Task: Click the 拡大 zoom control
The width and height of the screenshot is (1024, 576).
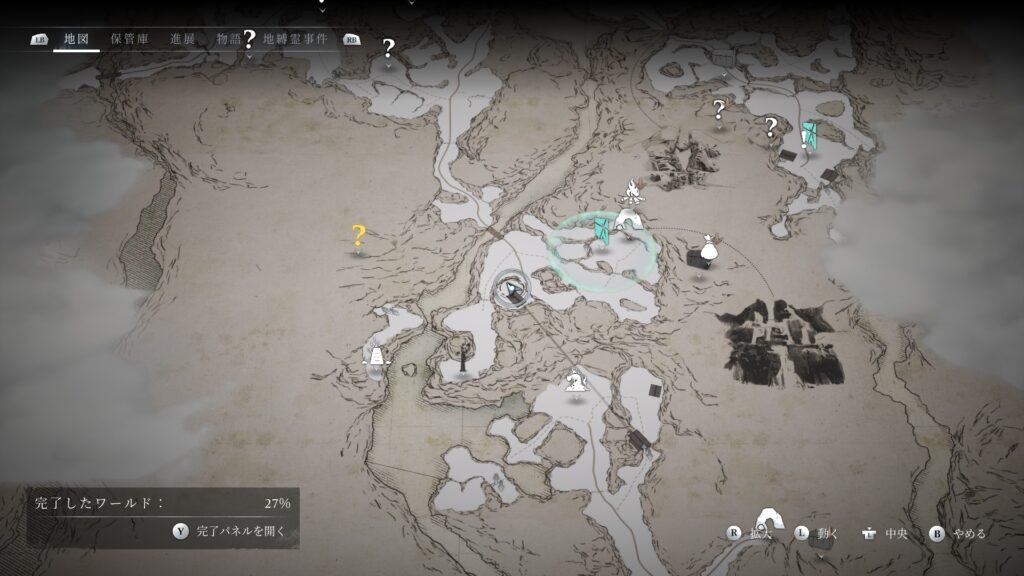Action: pos(751,533)
